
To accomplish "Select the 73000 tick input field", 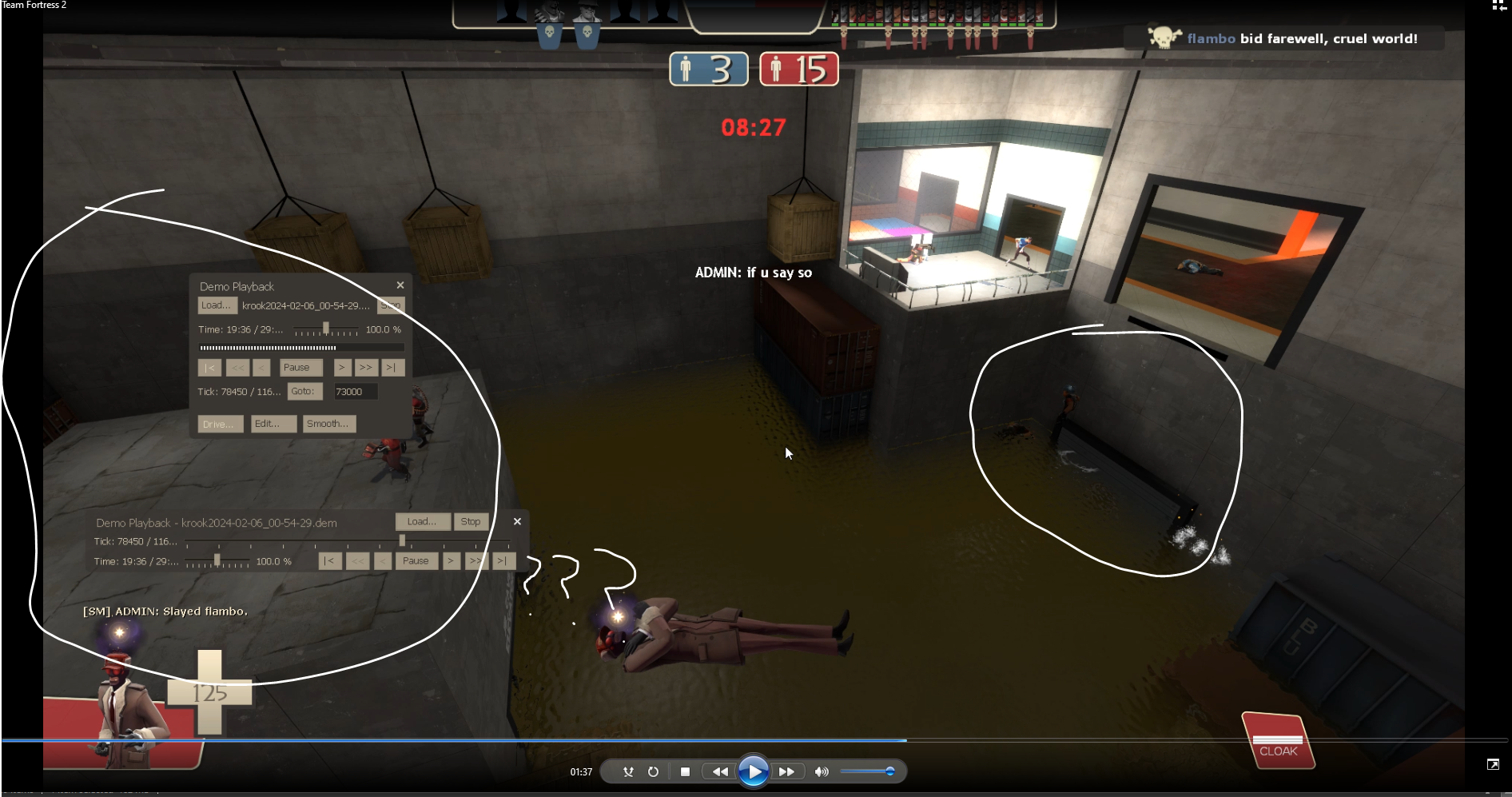I will click(x=355, y=392).
